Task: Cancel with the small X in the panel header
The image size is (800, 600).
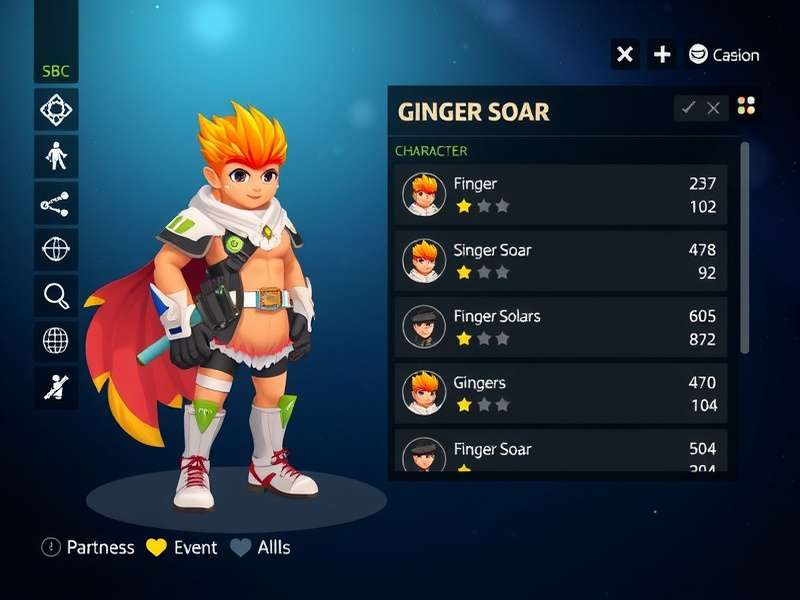Action: pyautogui.click(x=713, y=108)
